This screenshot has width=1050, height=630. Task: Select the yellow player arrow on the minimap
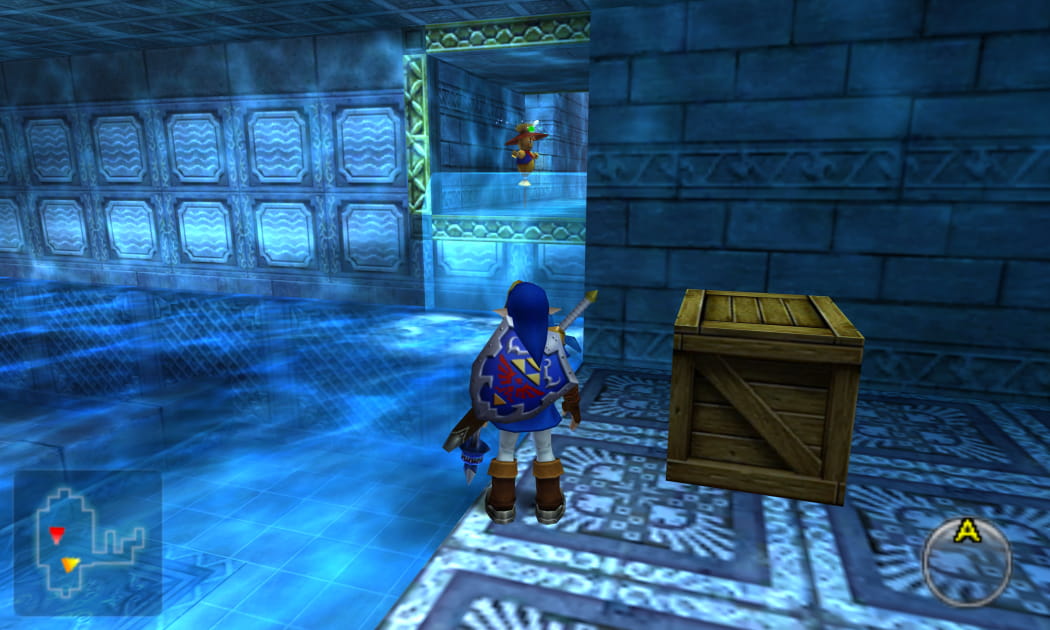point(69,565)
